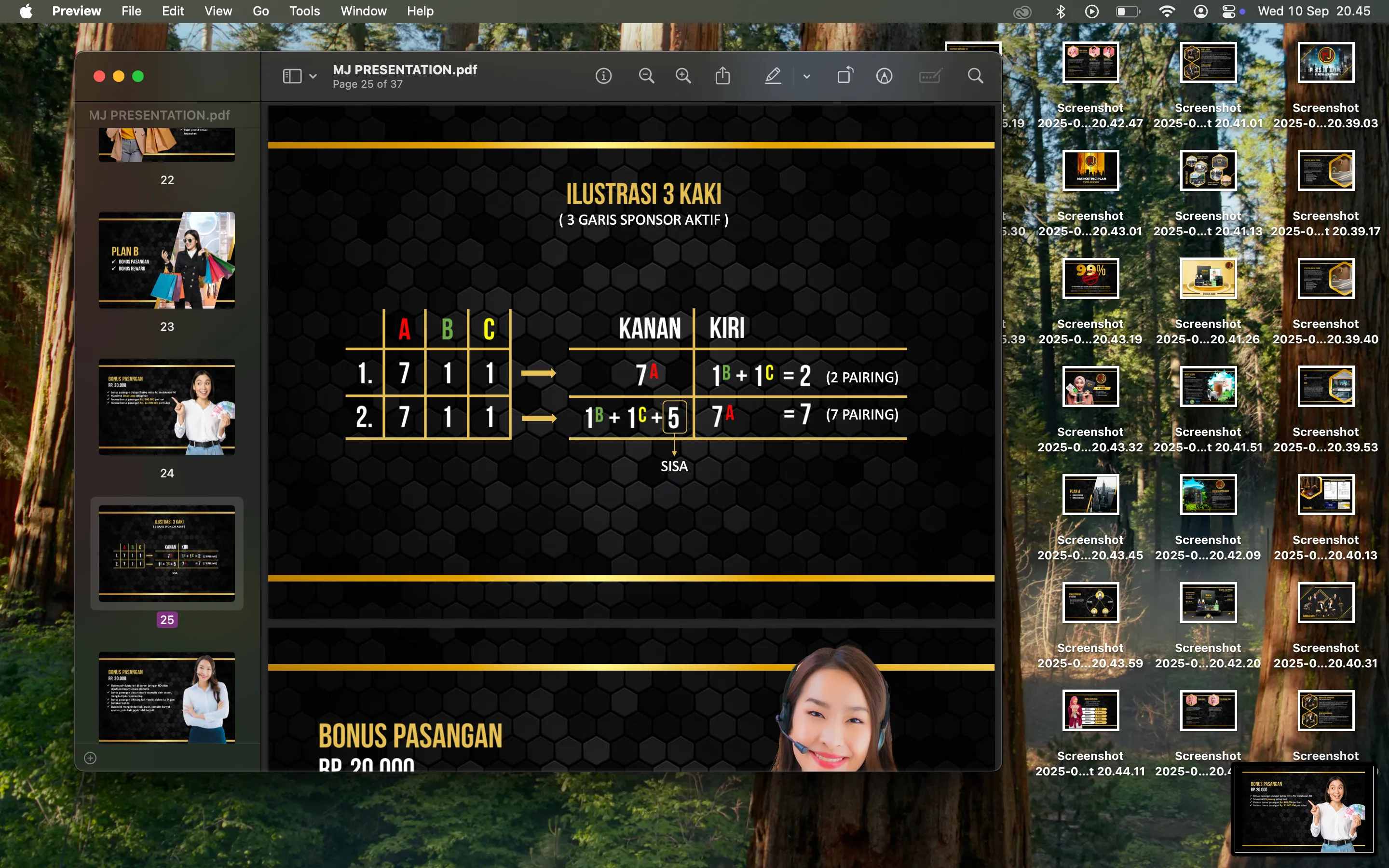Screen dimensions: 1389x868
Task: Open the View menu
Action: click(x=218, y=11)
